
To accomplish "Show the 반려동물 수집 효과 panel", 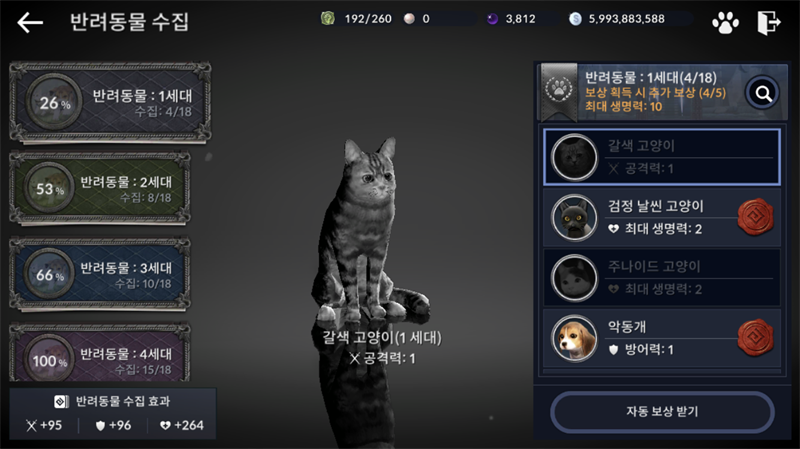I will point(112,412).
